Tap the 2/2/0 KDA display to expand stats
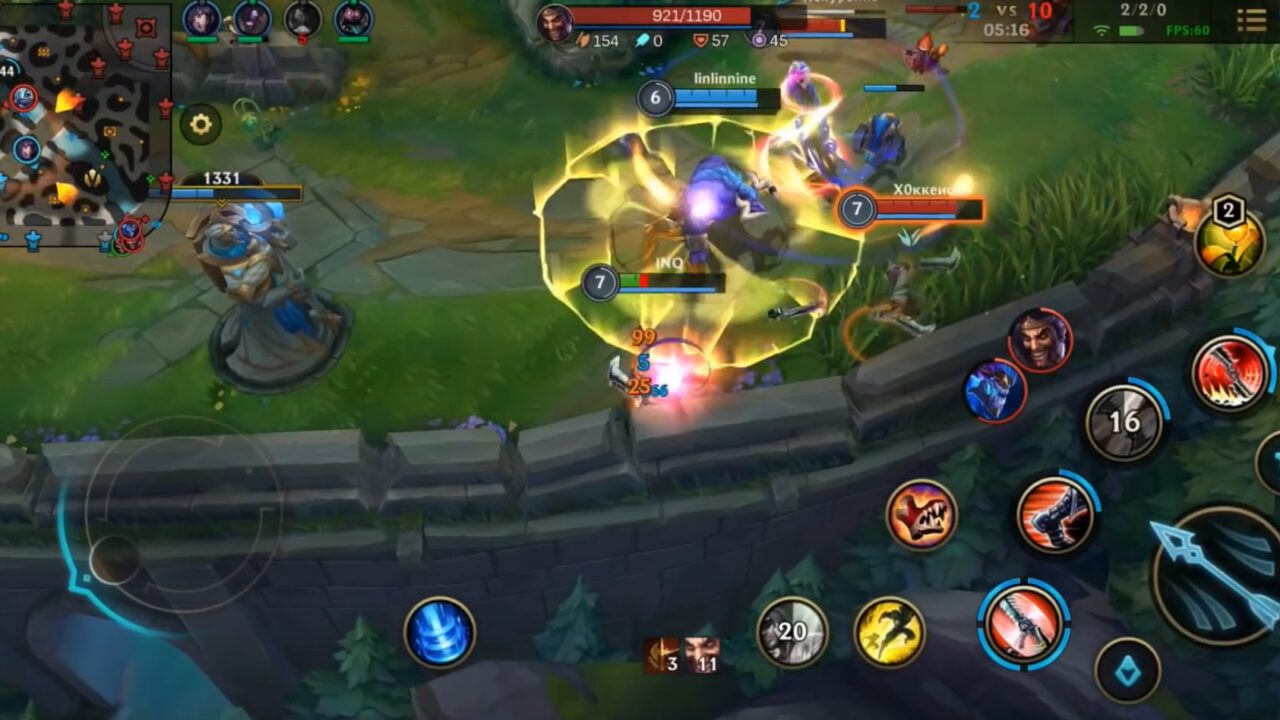Image resolution: width=1280 pixels, height=720 pixels. (x=1145, y=8)
